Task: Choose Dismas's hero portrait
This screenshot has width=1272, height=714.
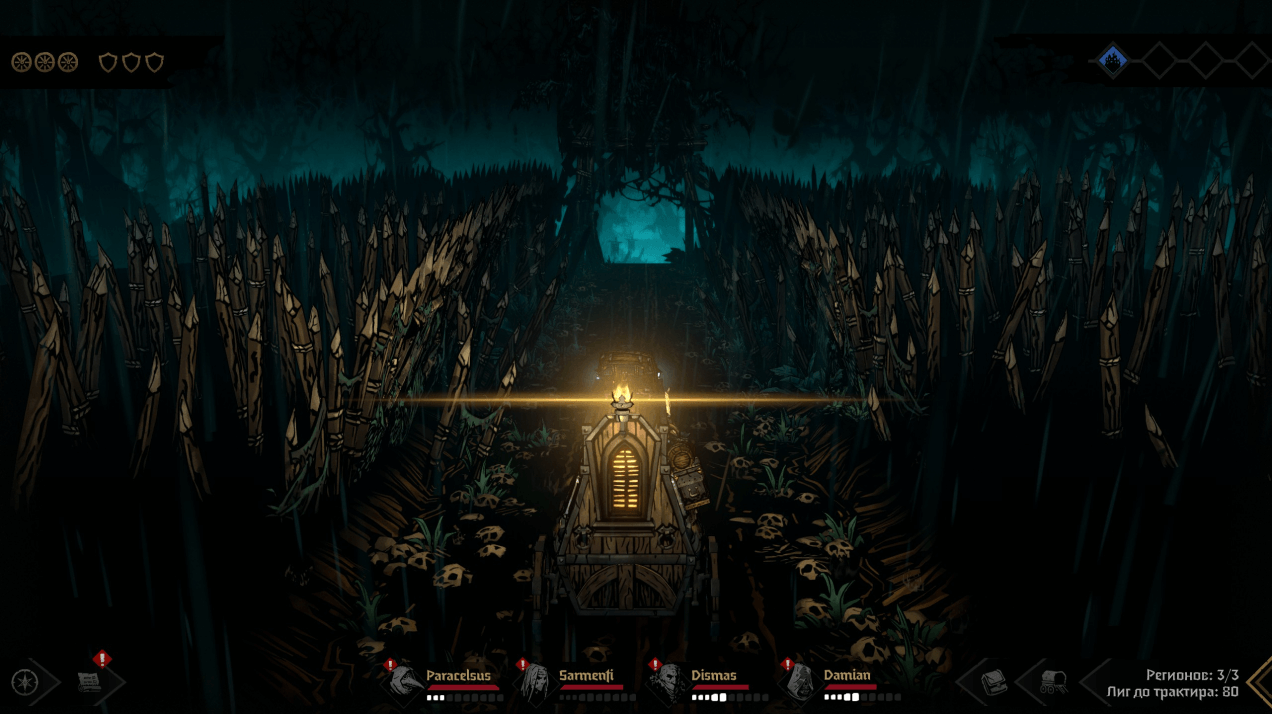Action: click(669, 682)
